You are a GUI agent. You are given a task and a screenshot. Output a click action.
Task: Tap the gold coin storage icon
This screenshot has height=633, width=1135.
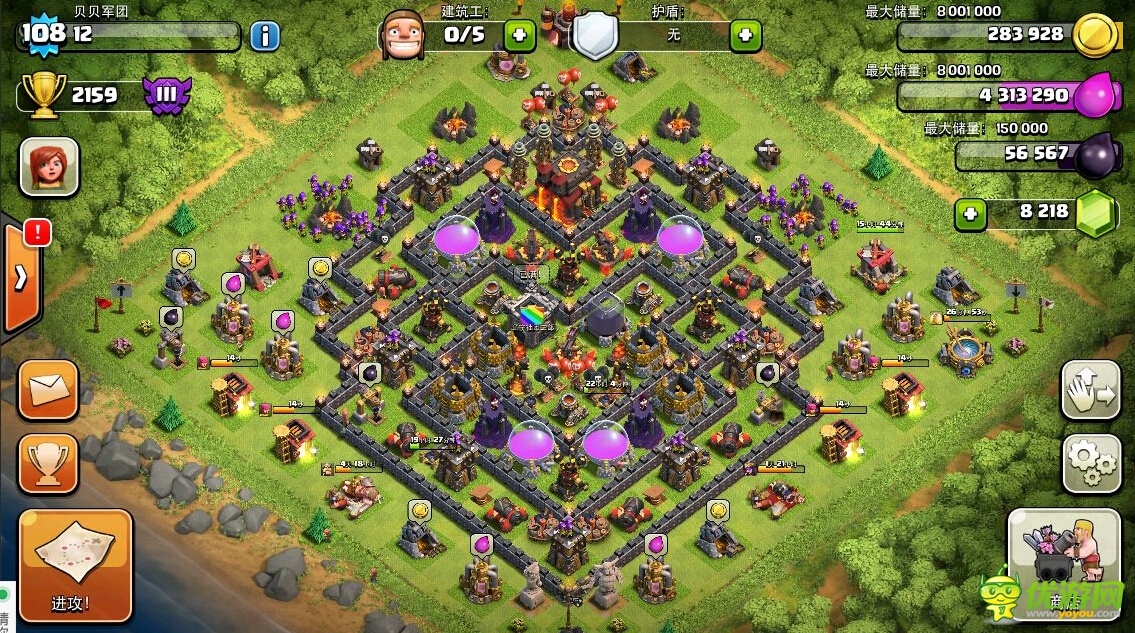(x=1093, y=37)
